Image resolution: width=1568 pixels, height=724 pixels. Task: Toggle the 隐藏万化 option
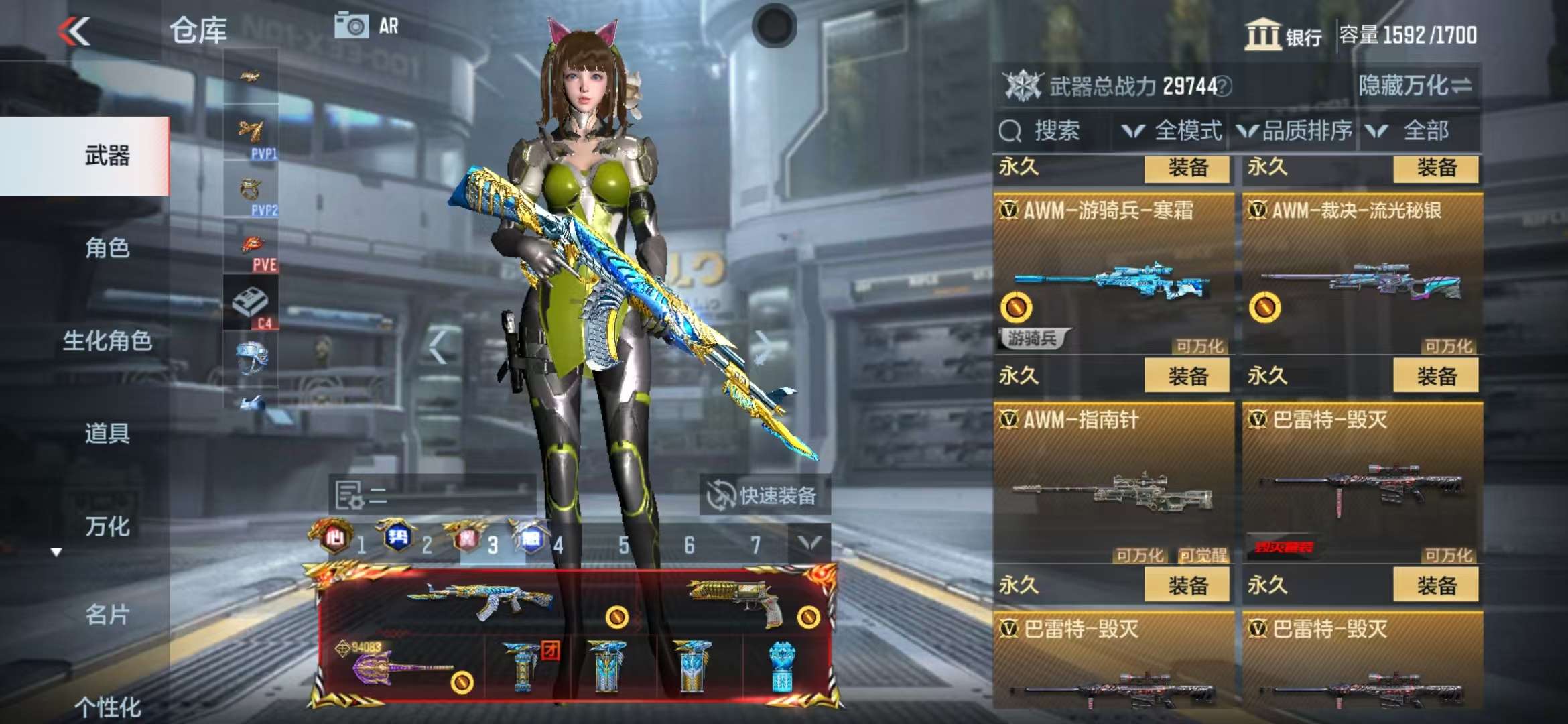[1414, 86]
